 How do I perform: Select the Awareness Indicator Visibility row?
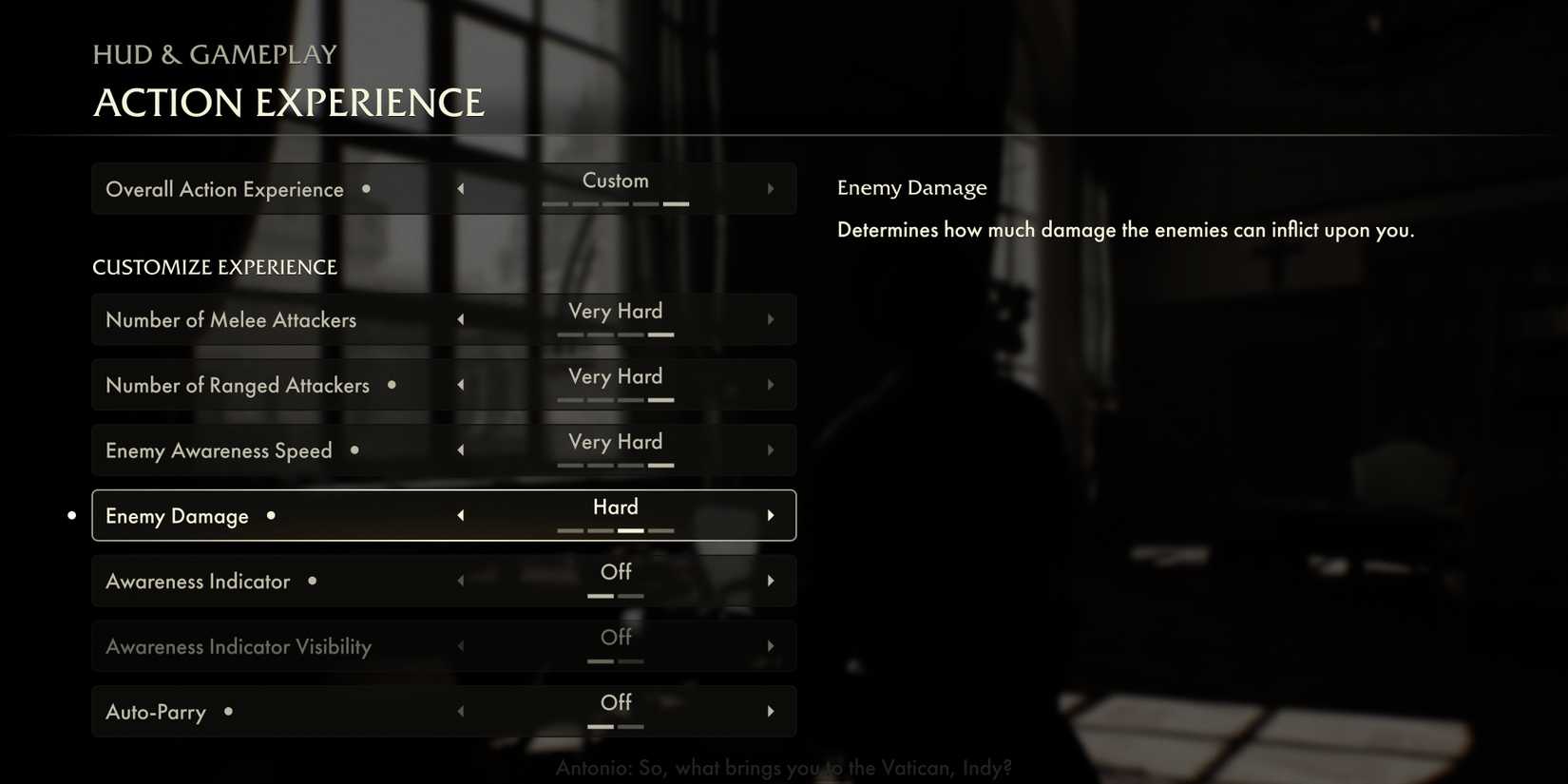[x=238, y=645]
